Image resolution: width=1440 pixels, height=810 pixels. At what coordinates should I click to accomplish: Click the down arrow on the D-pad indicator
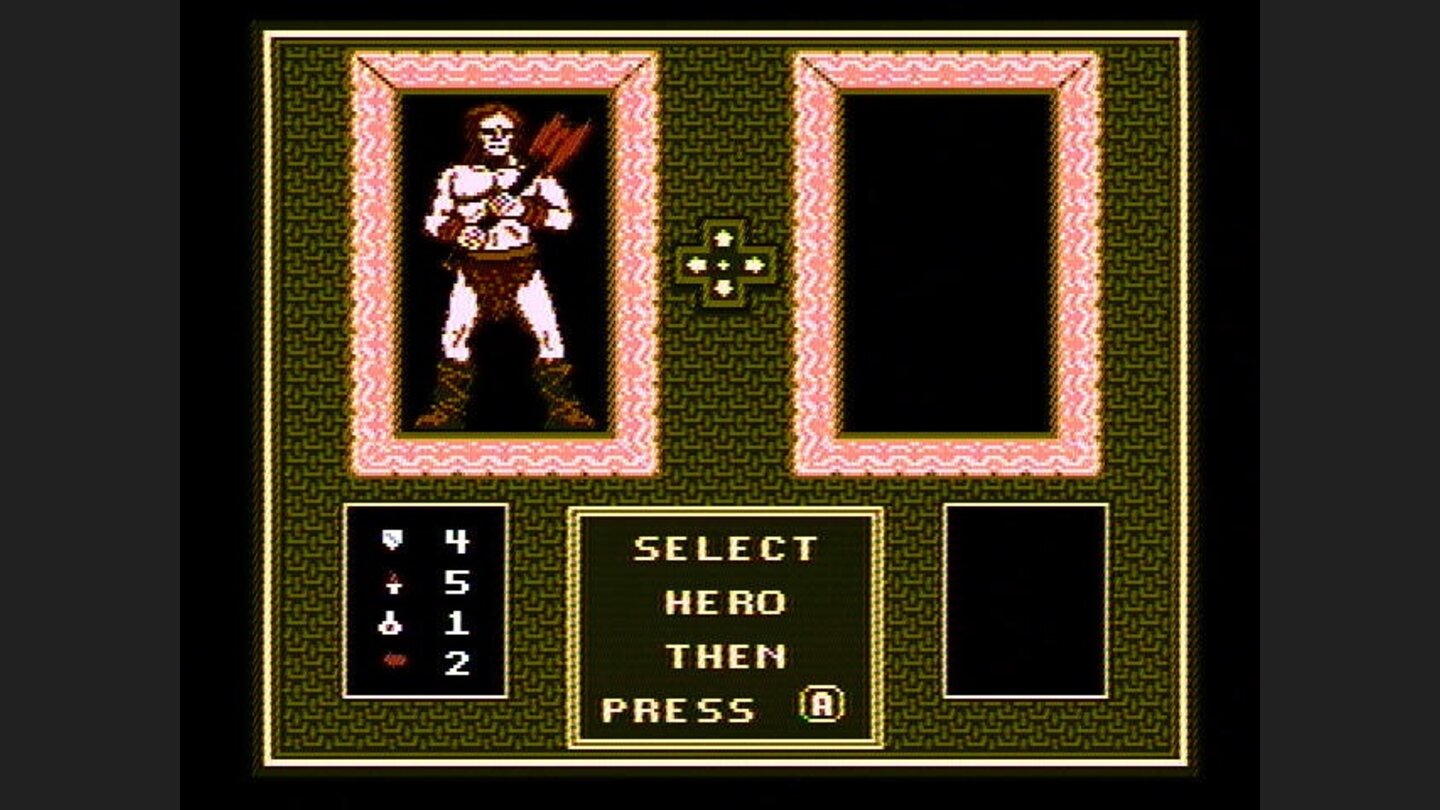coord(723,286)
